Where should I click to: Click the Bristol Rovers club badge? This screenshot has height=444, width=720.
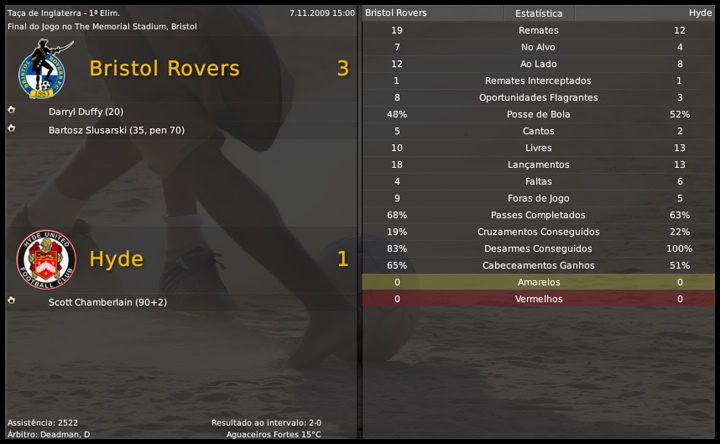(x=40, y=69)
